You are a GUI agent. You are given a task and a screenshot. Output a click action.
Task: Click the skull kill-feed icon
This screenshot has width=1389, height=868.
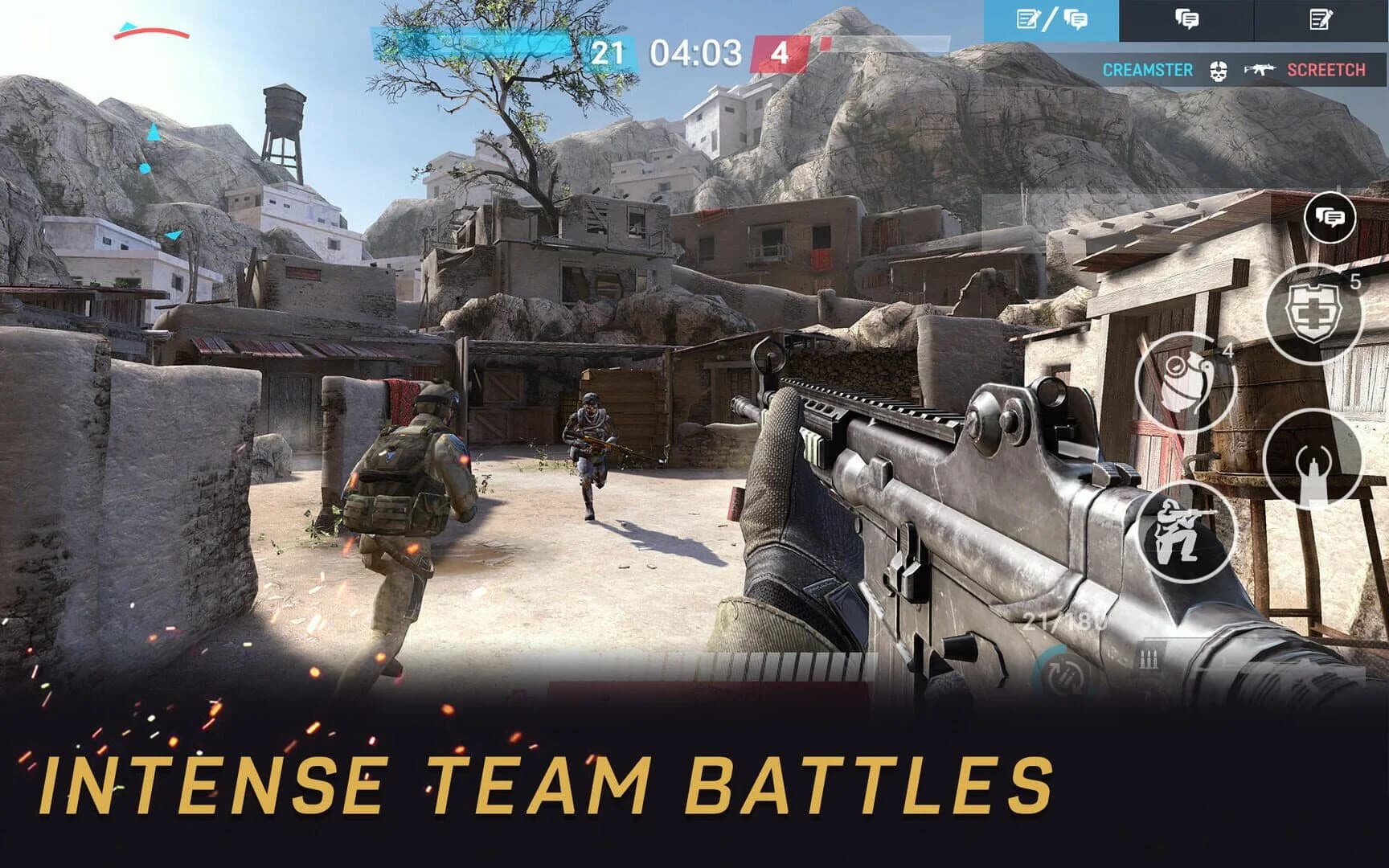1219,71
